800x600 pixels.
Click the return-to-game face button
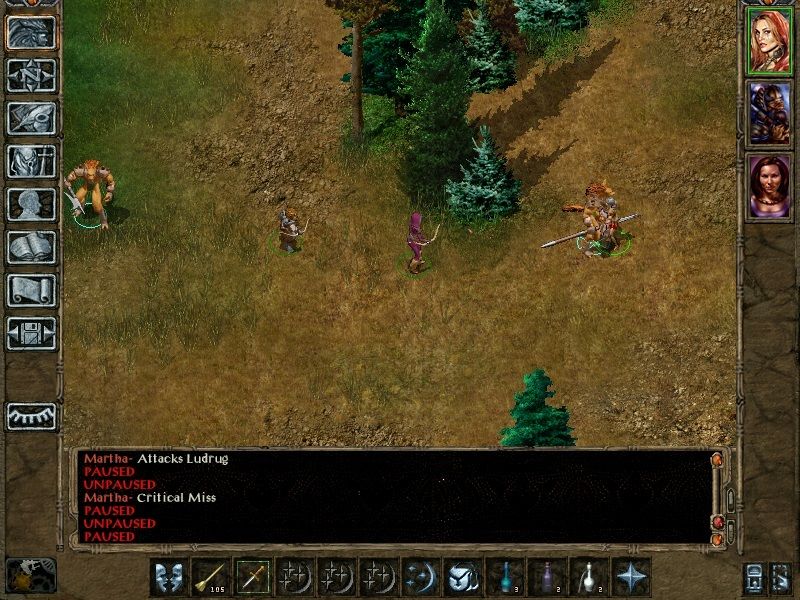point(31,32)
